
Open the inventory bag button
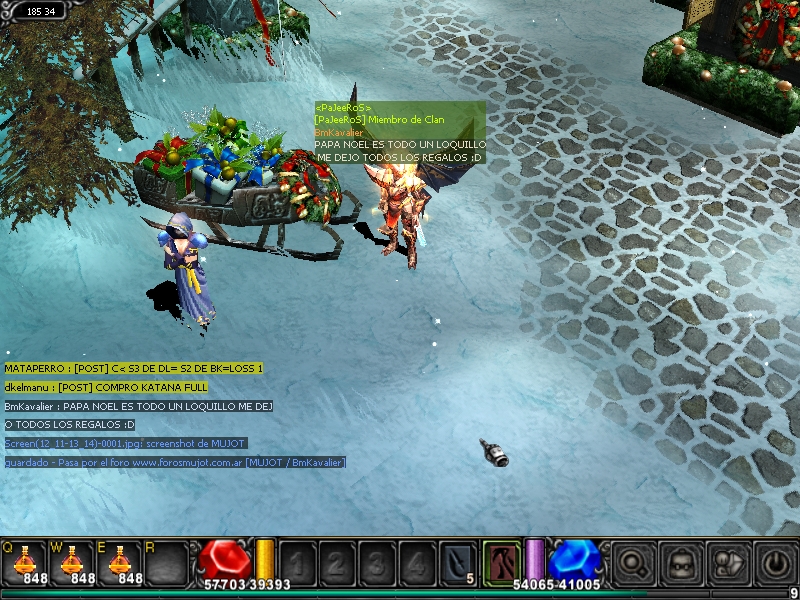click(x=680, y=563)
